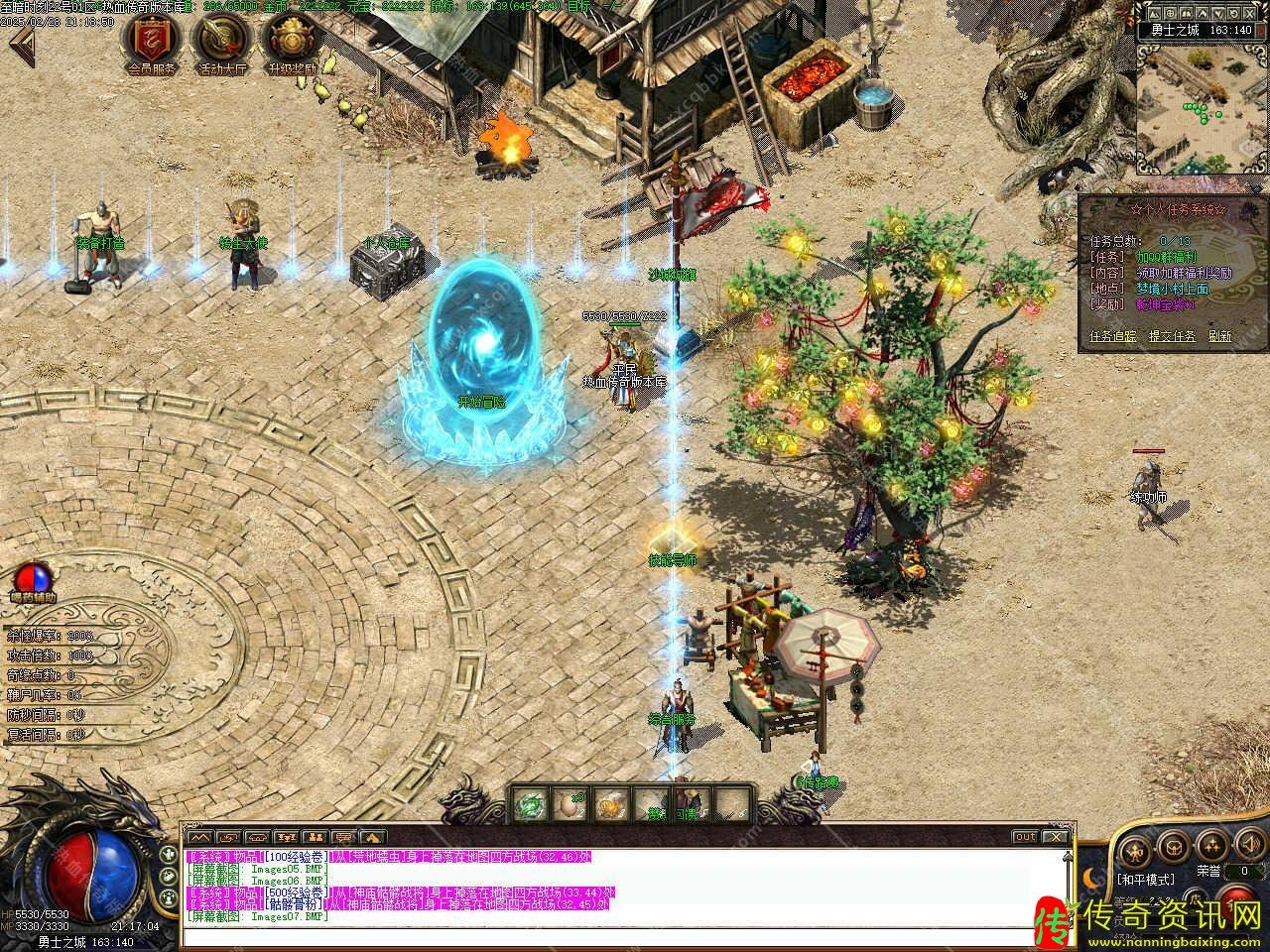Toggle the 喝药辅助 potion assist orb
Screen dimensions: 1270x952
[x=33, y=577]
